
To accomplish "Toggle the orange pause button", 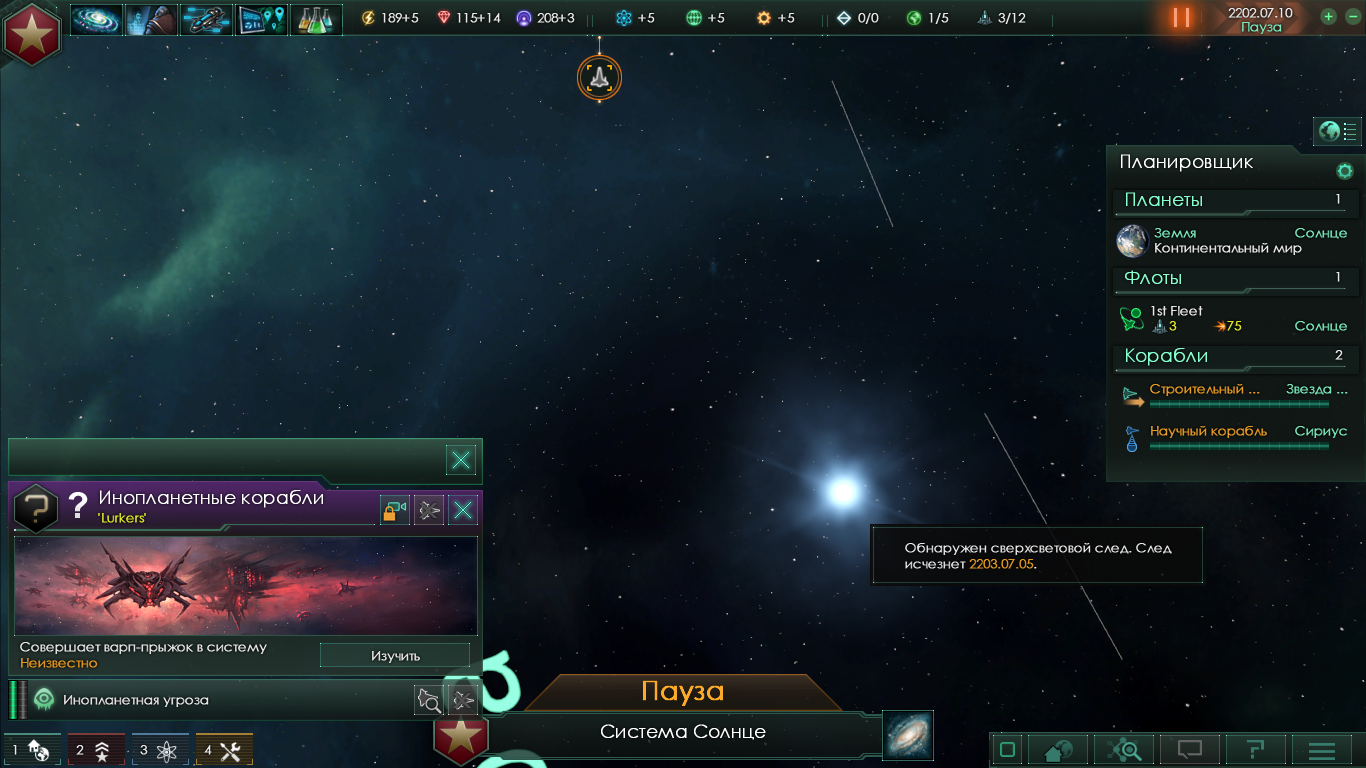I will pos(1181,18).
